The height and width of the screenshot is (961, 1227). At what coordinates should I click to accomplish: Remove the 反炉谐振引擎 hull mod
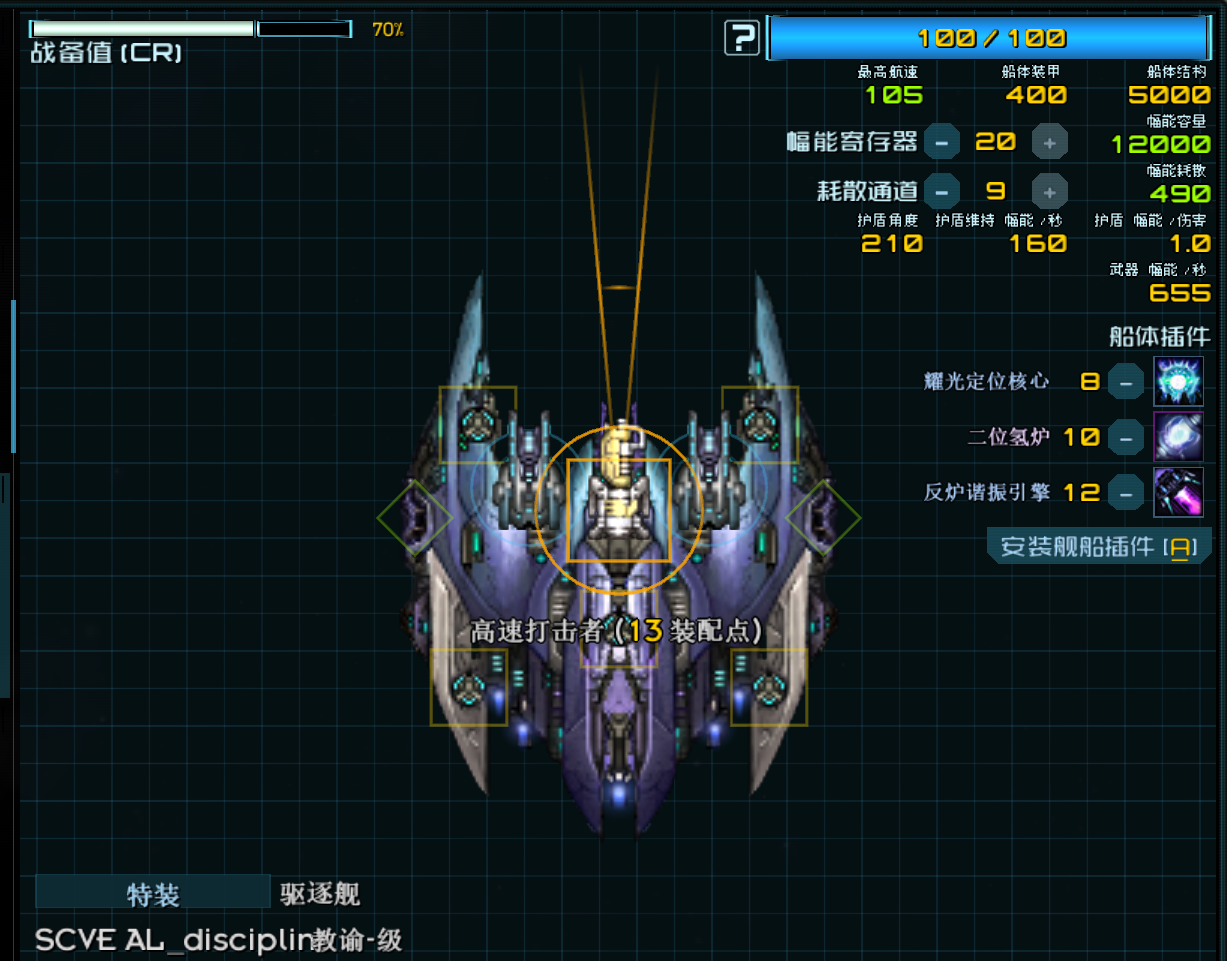1126,492
